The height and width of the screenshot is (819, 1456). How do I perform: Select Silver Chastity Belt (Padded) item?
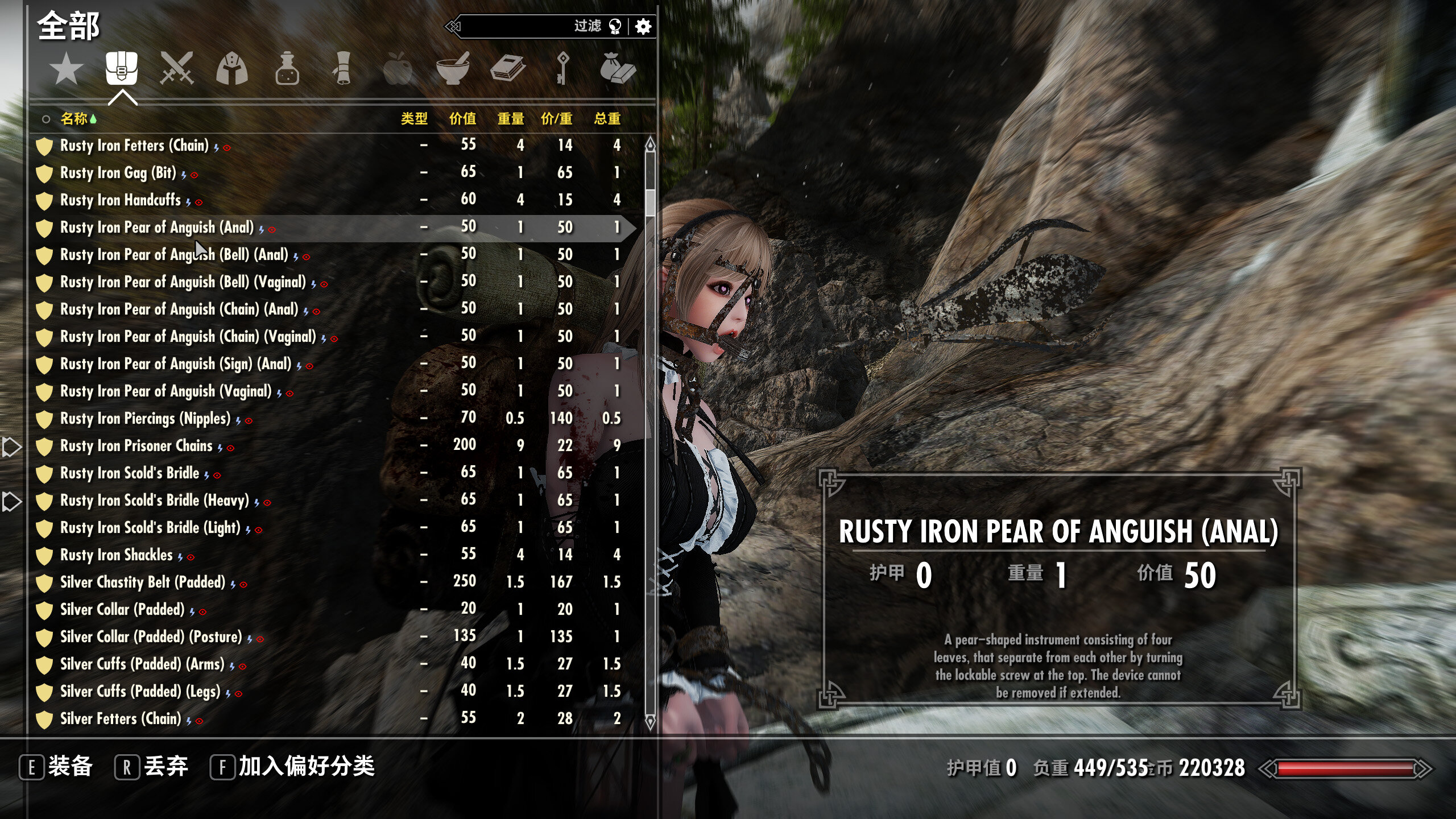tap(143, 582)
